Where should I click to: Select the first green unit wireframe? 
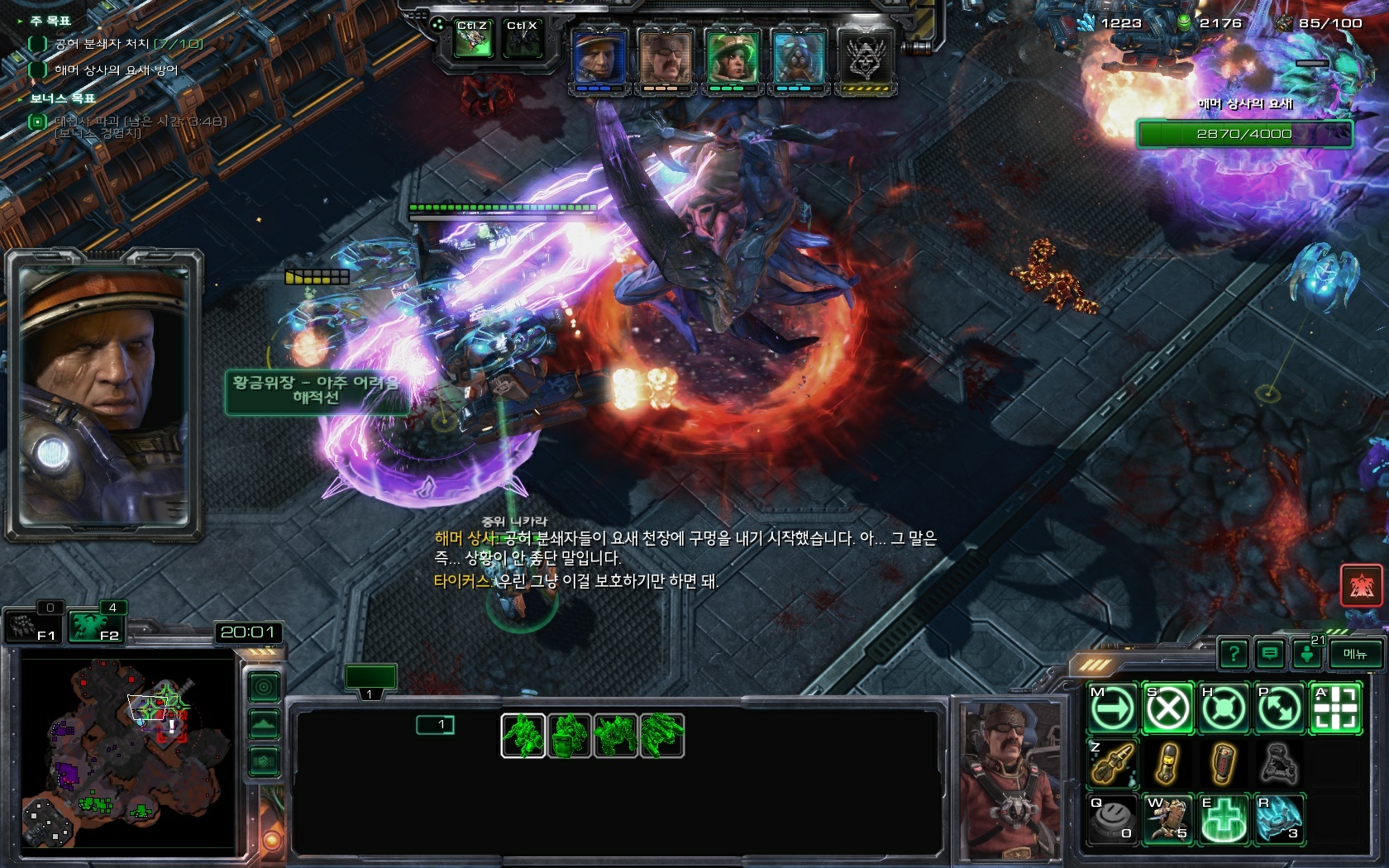tap(523, 735)
